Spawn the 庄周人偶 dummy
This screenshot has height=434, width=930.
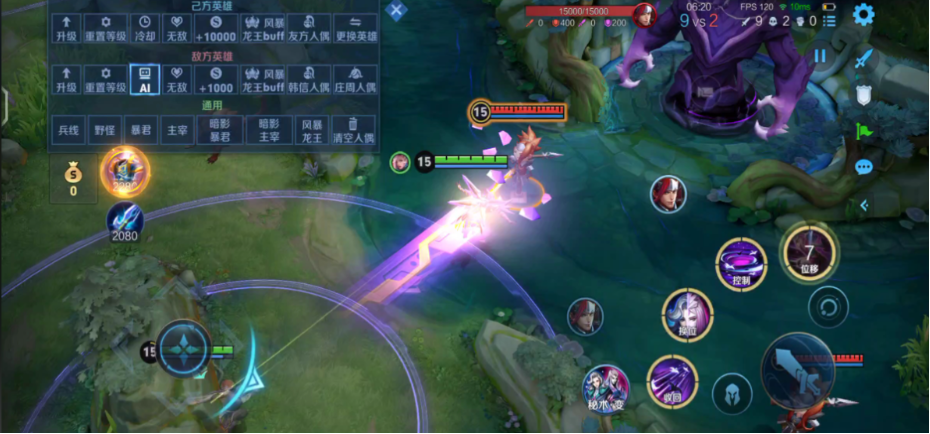tap(355, 79)
